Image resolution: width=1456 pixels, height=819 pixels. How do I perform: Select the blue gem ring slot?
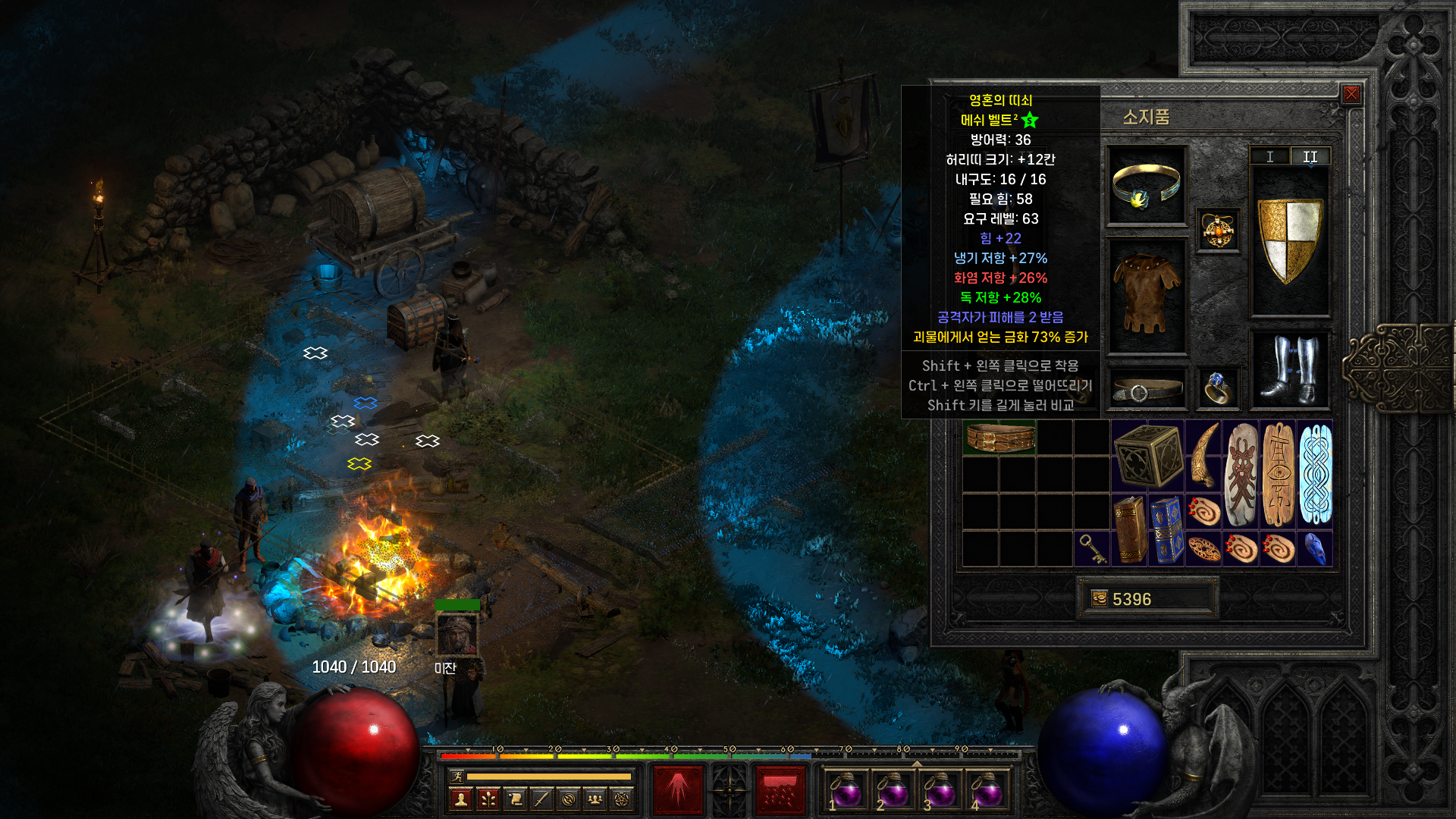[1218, 388]
